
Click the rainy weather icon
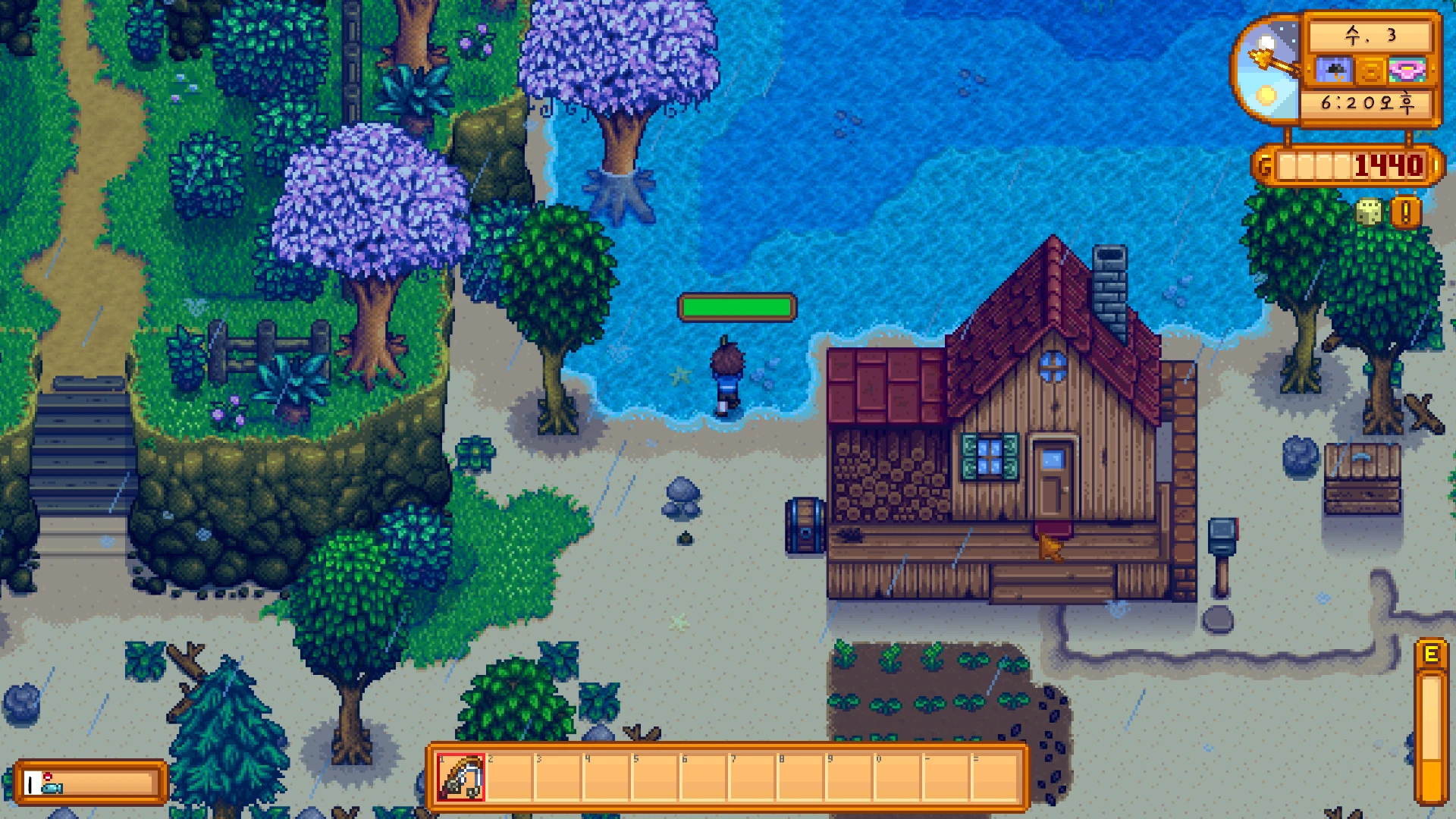pos(1332,71)
